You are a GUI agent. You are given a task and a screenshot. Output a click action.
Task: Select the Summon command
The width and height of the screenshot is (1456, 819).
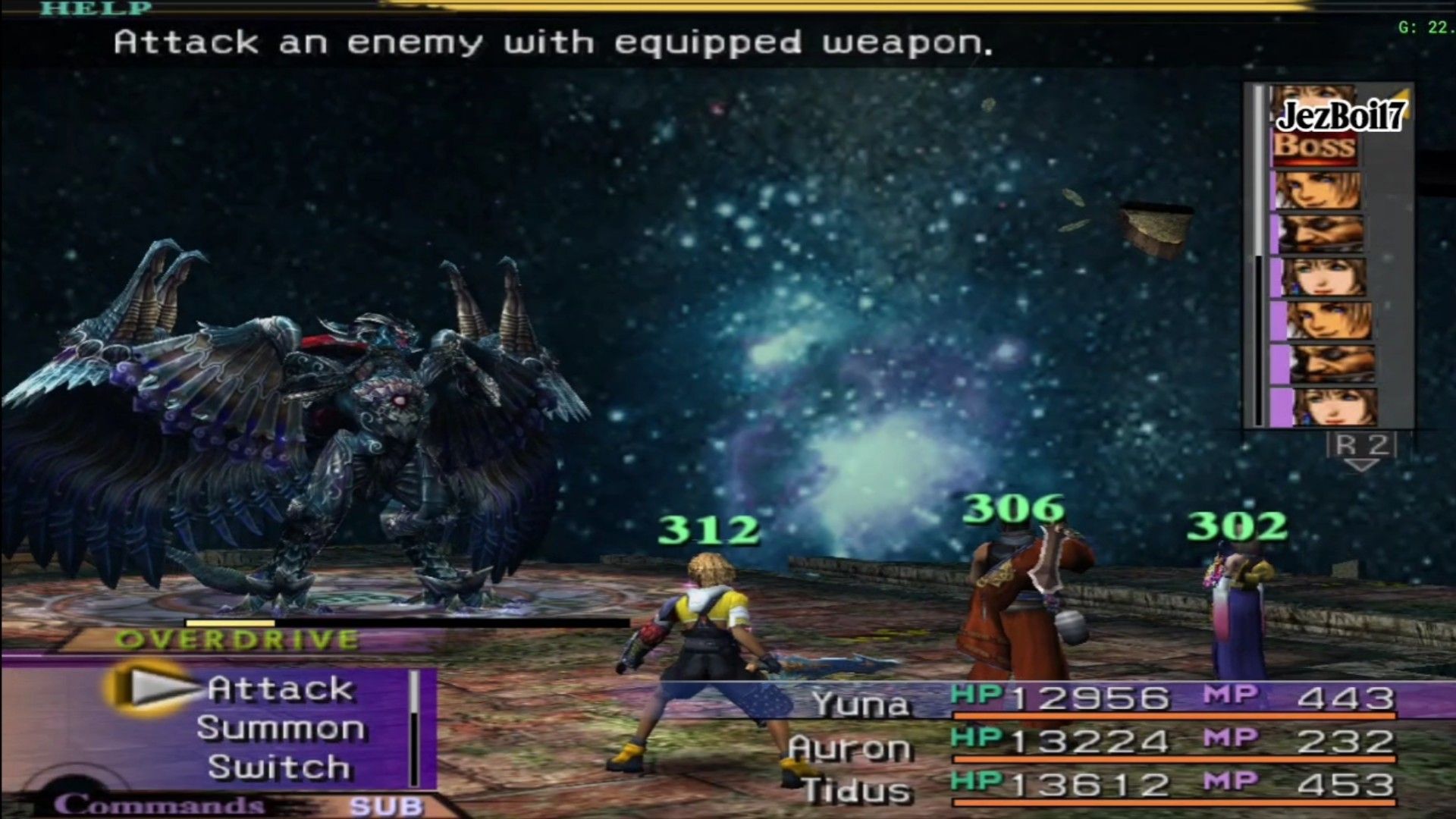tap(280, 729)
